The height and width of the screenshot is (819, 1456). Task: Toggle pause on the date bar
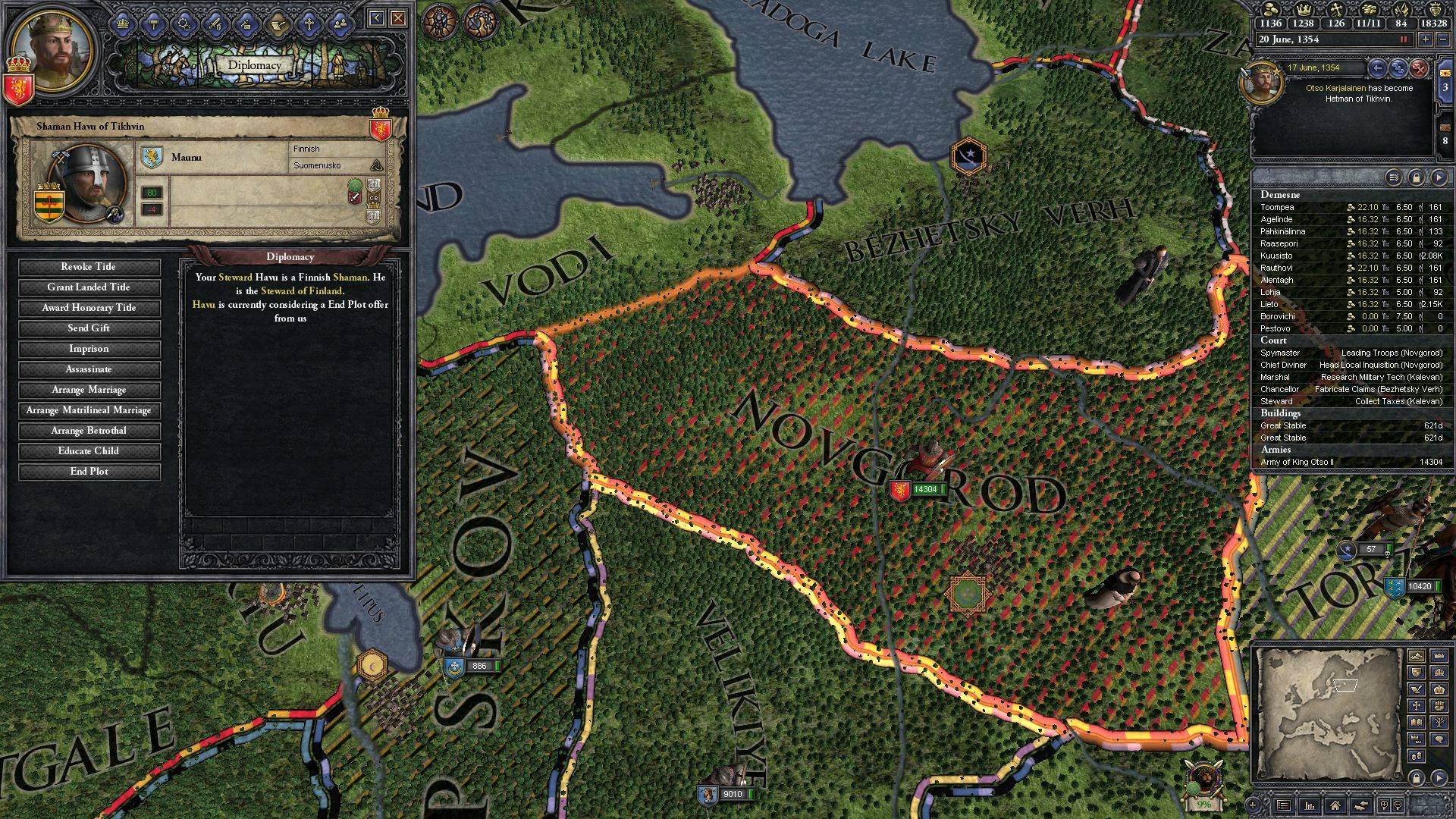pyautogui.click(x=1404, y=39)
